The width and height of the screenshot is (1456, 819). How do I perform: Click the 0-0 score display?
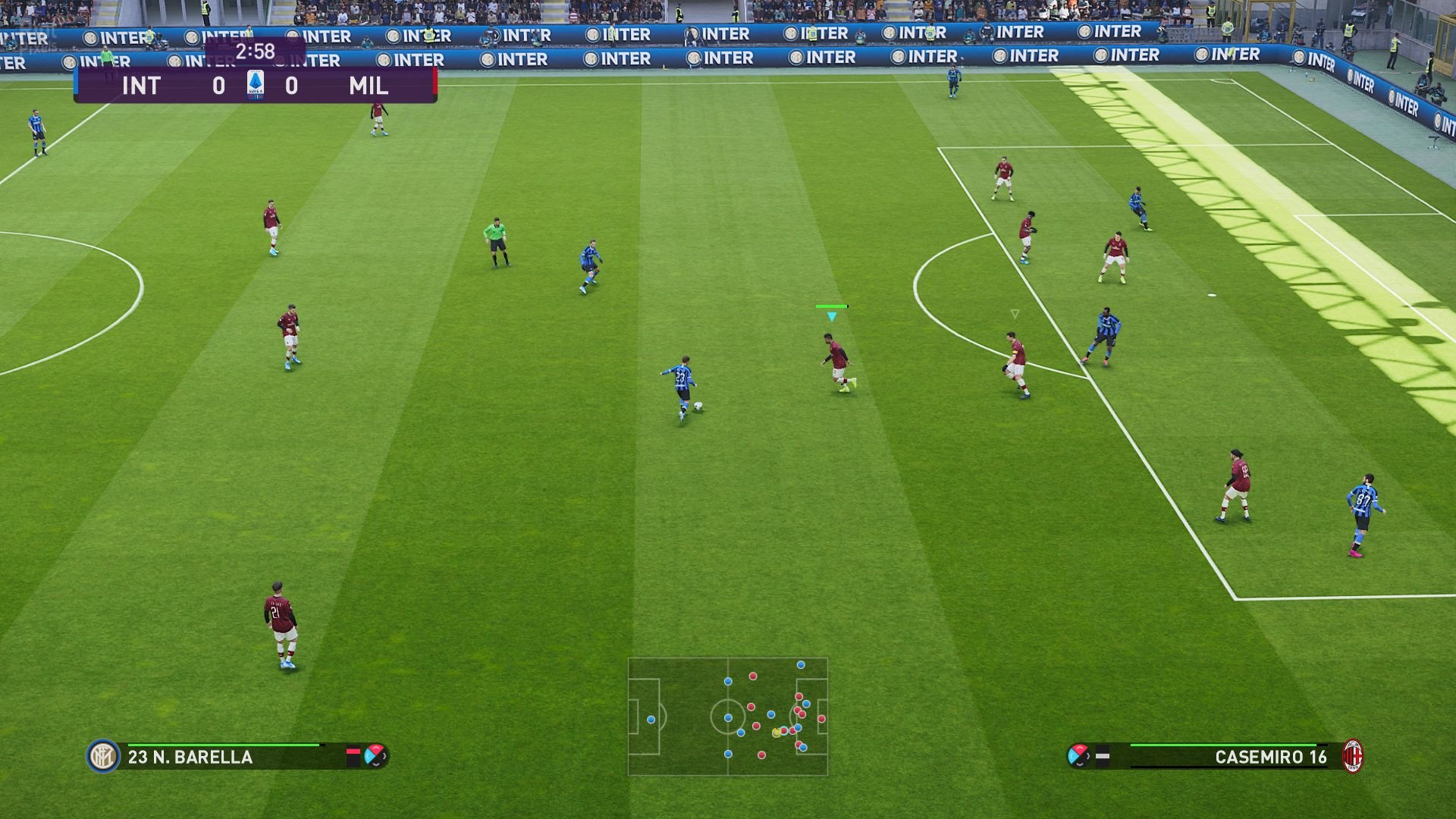(x=220, y=86)
